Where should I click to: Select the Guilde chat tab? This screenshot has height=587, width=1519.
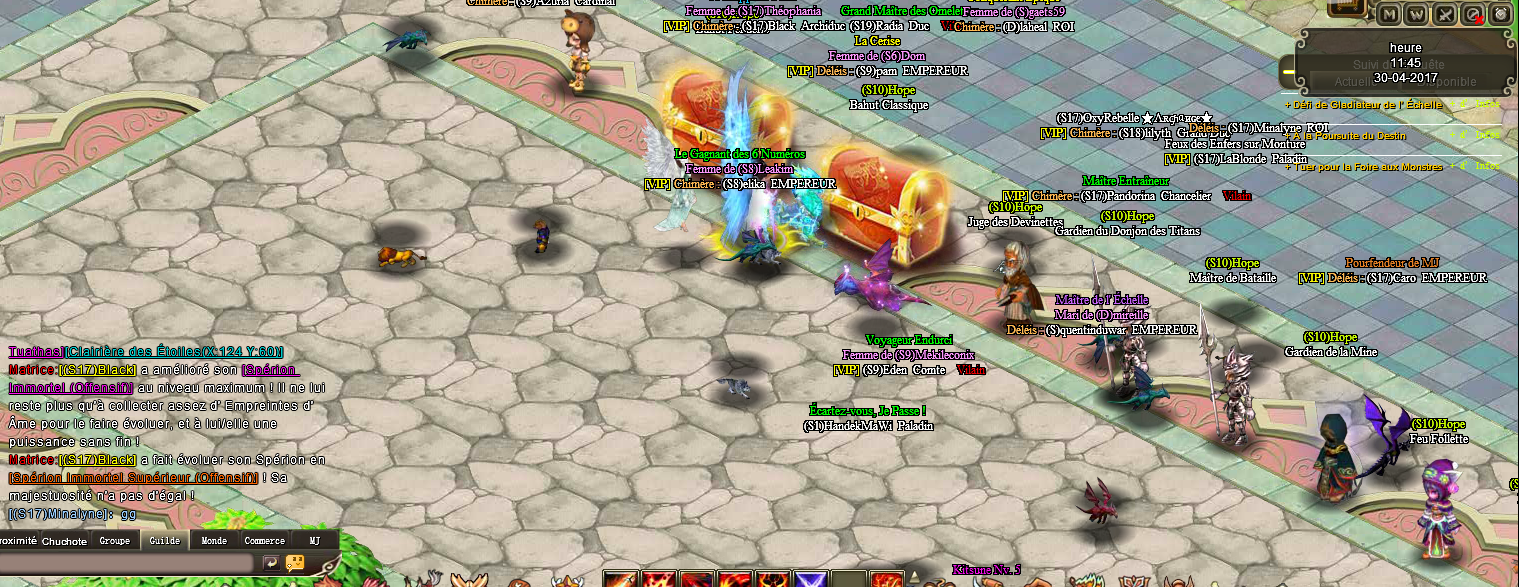click(x=164, y=541)
